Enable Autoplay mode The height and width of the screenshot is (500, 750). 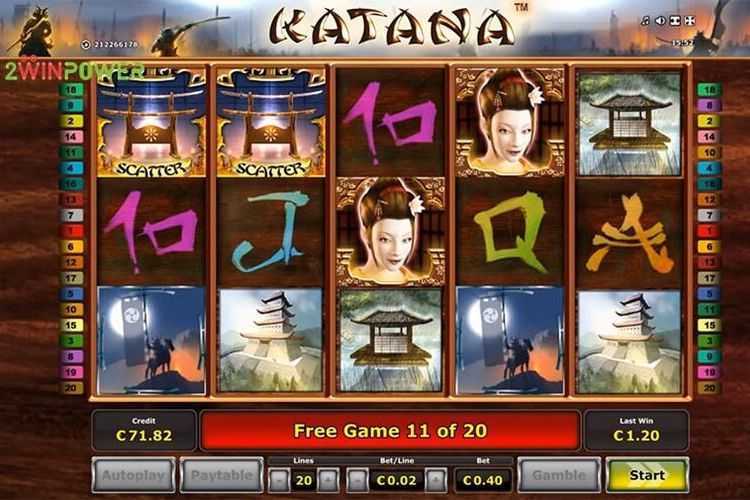[x=134, y=474]
